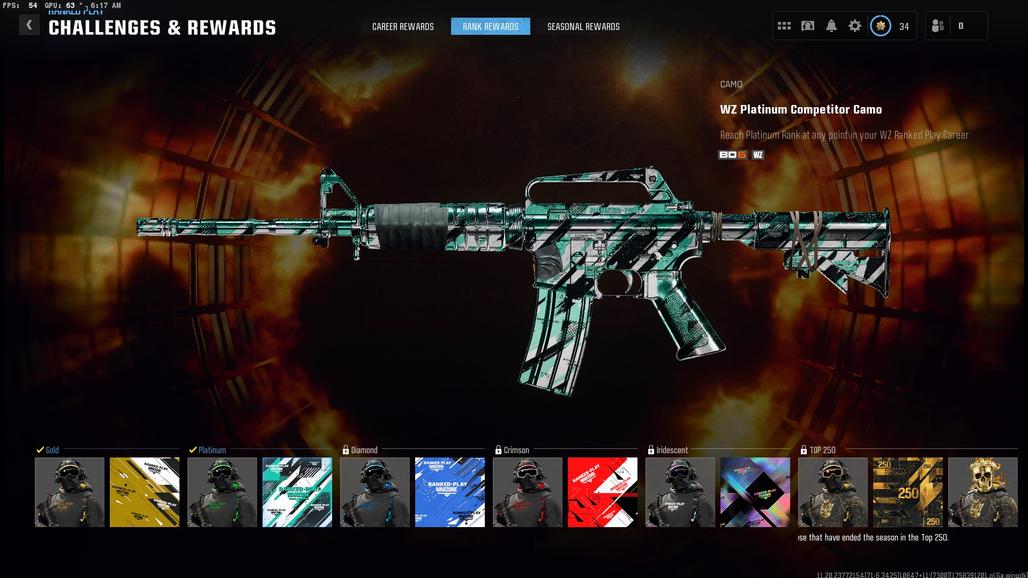Select the blue Diamond camo reward
Screen dimensions: 1028x578
coord(450,492)
